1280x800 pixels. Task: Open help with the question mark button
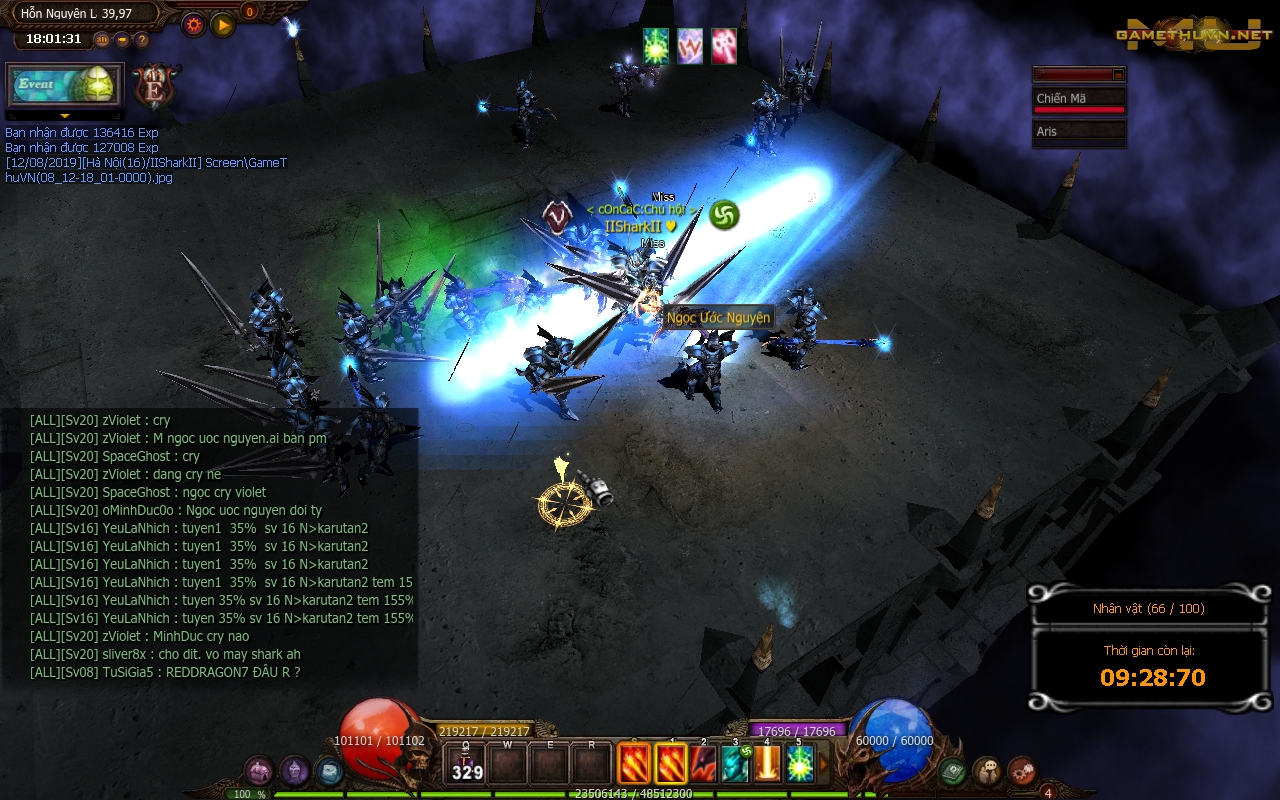142,40
